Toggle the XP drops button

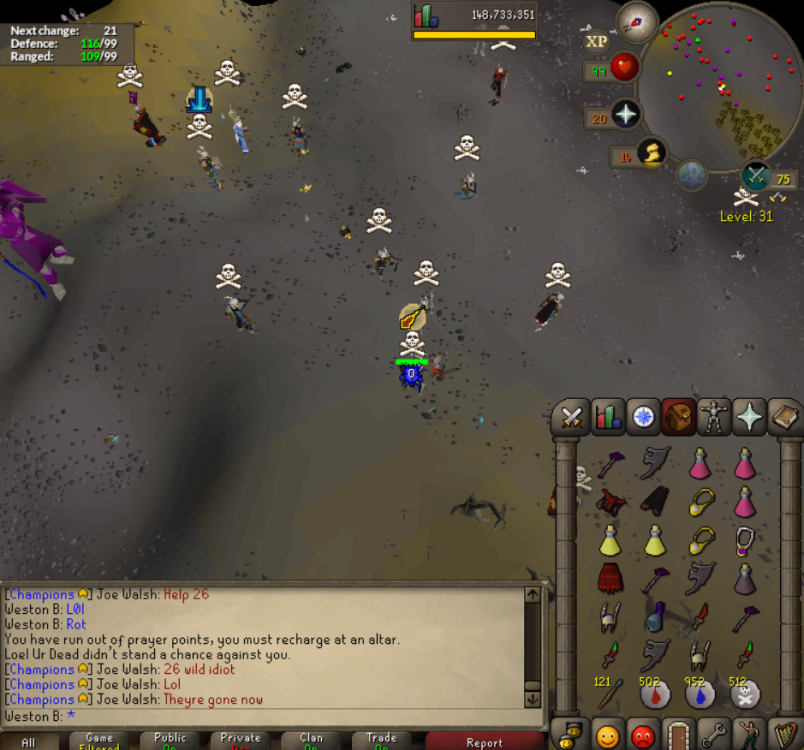click(596, 42)
